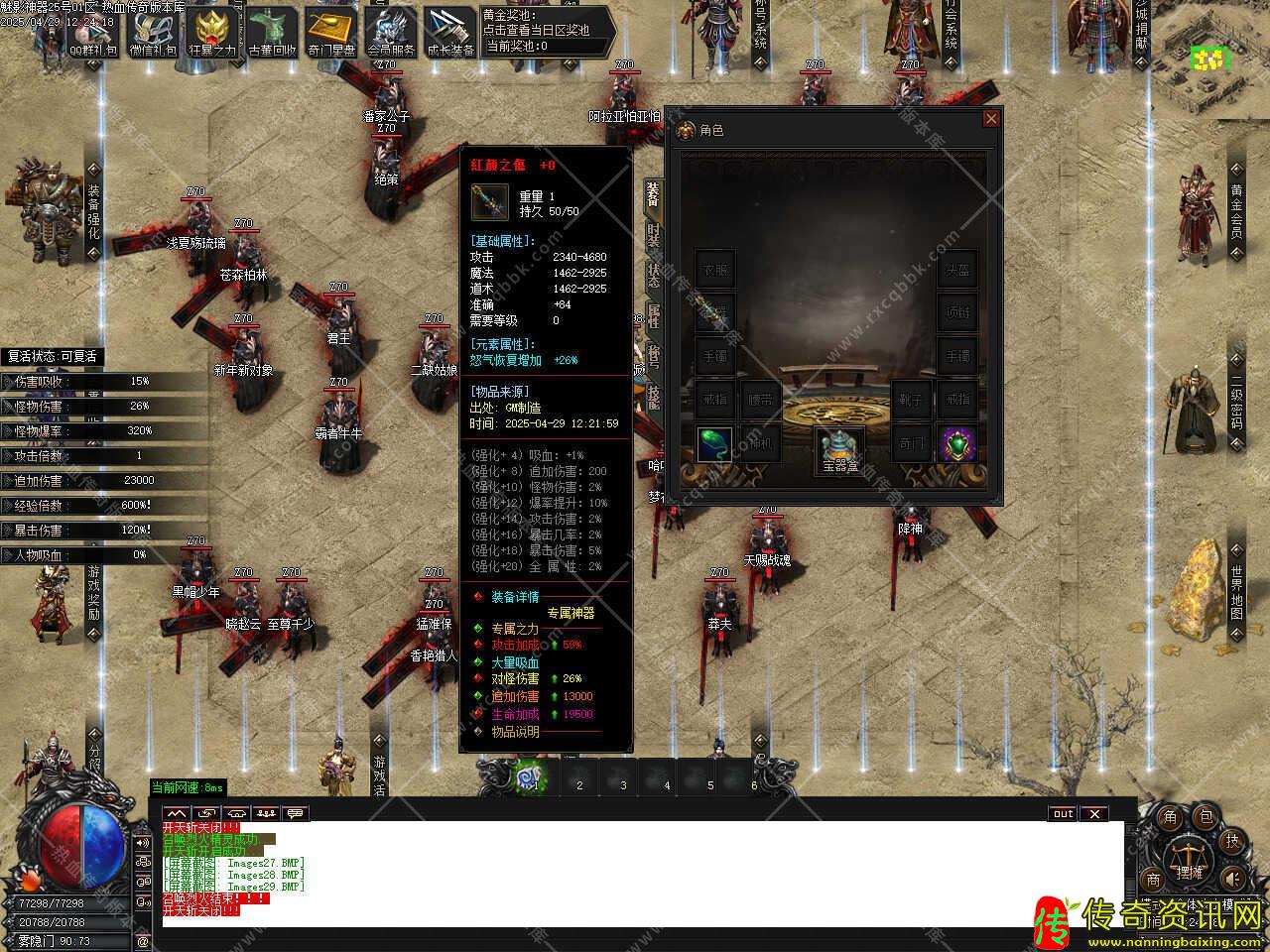Open the 宝器盒 treasure box slot

pos(839,447)
